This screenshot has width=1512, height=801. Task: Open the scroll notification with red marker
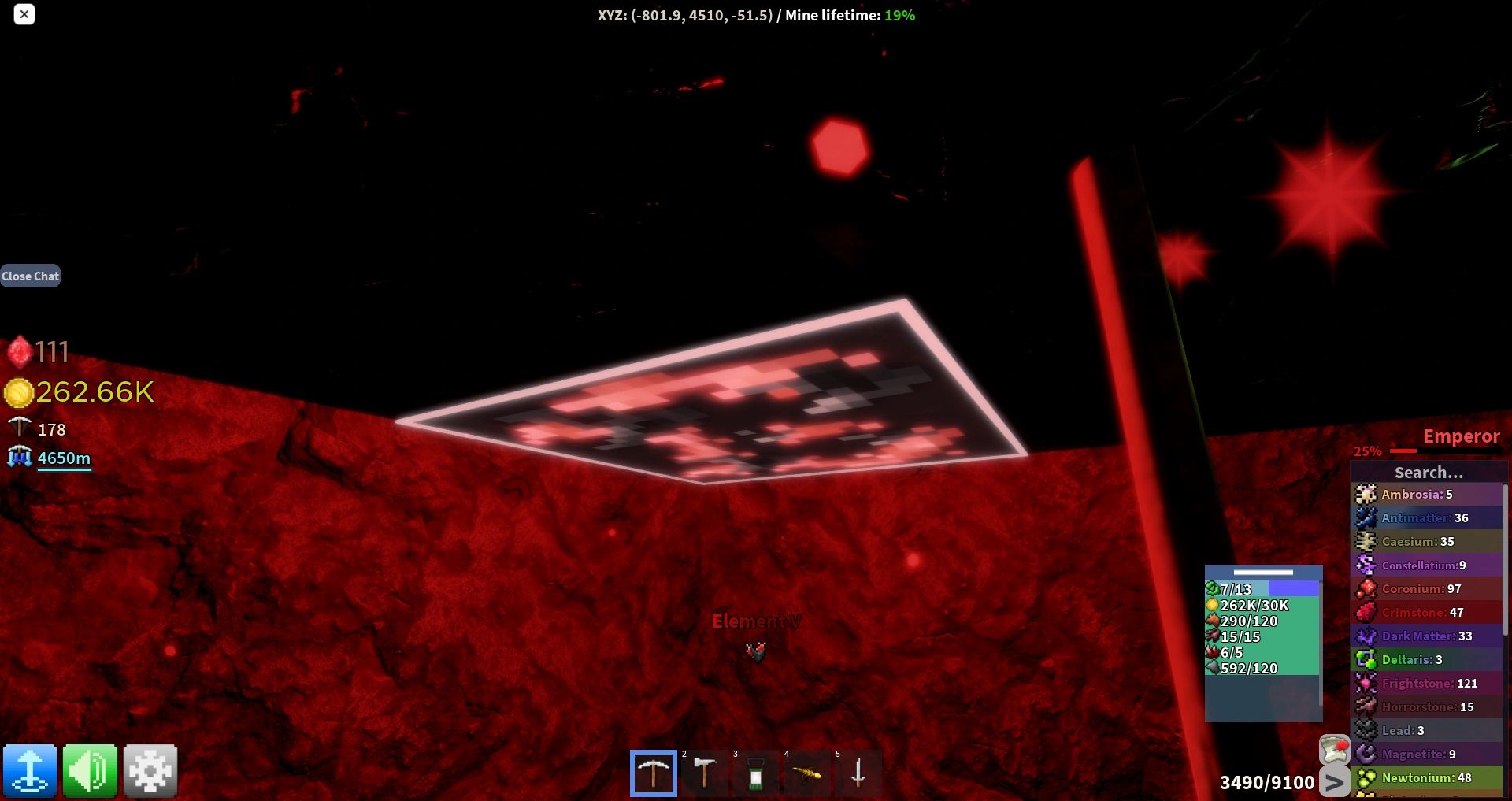(x=1334, y=749)
